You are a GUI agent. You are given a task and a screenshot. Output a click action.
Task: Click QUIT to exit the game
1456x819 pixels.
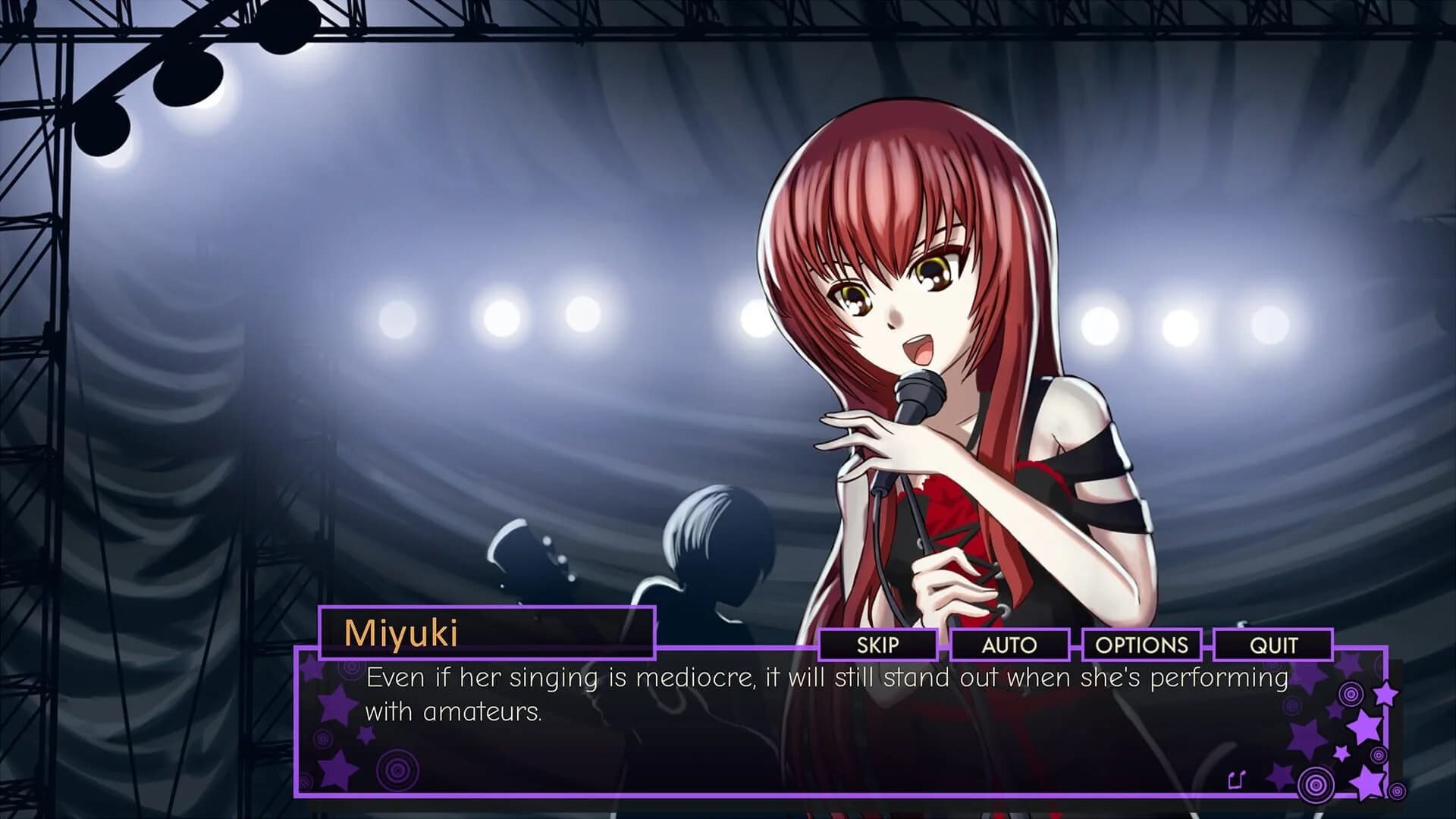(1276, 646)
